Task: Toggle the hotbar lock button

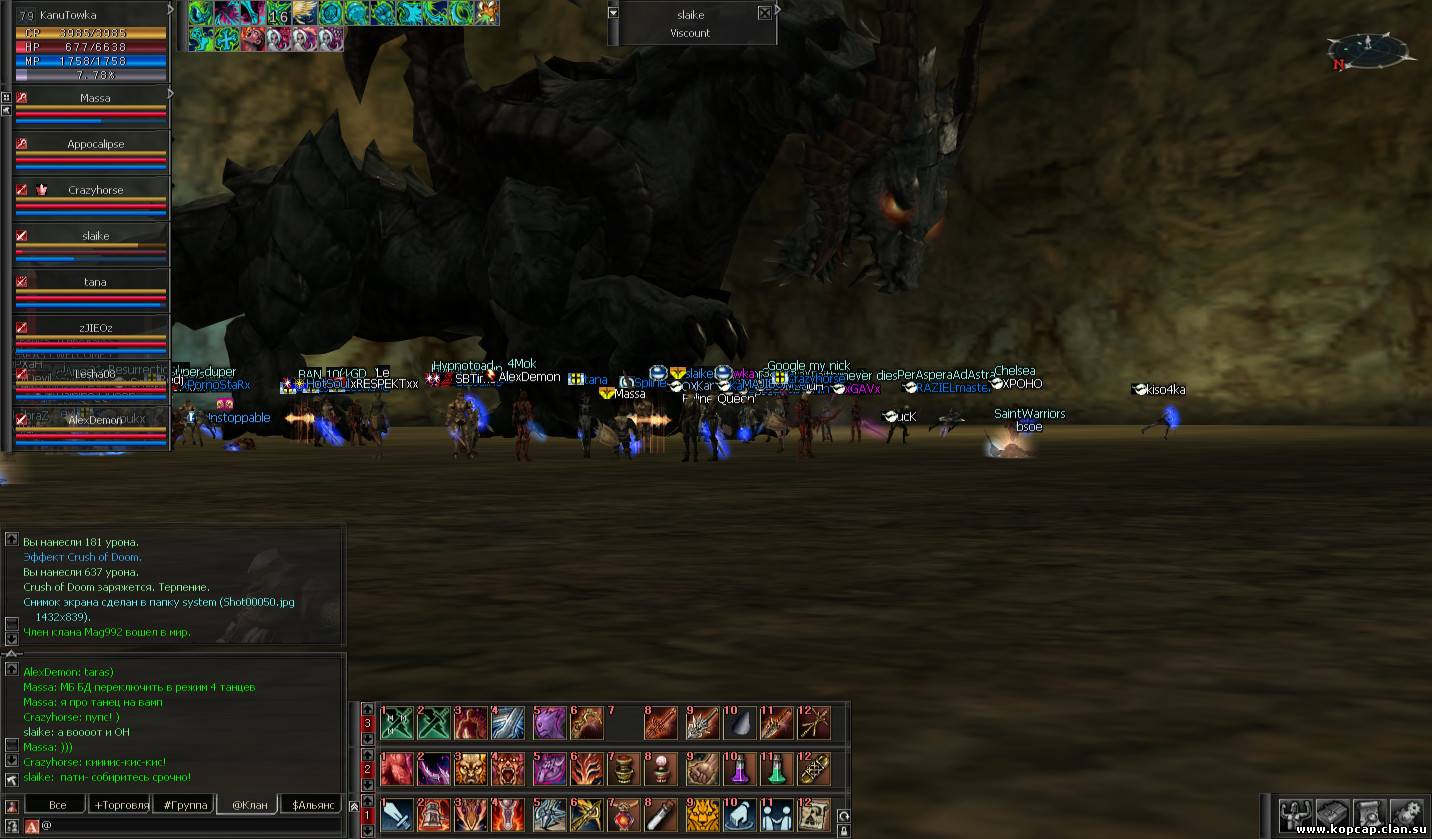Action: pyautogui.click(x=844, y=830)
